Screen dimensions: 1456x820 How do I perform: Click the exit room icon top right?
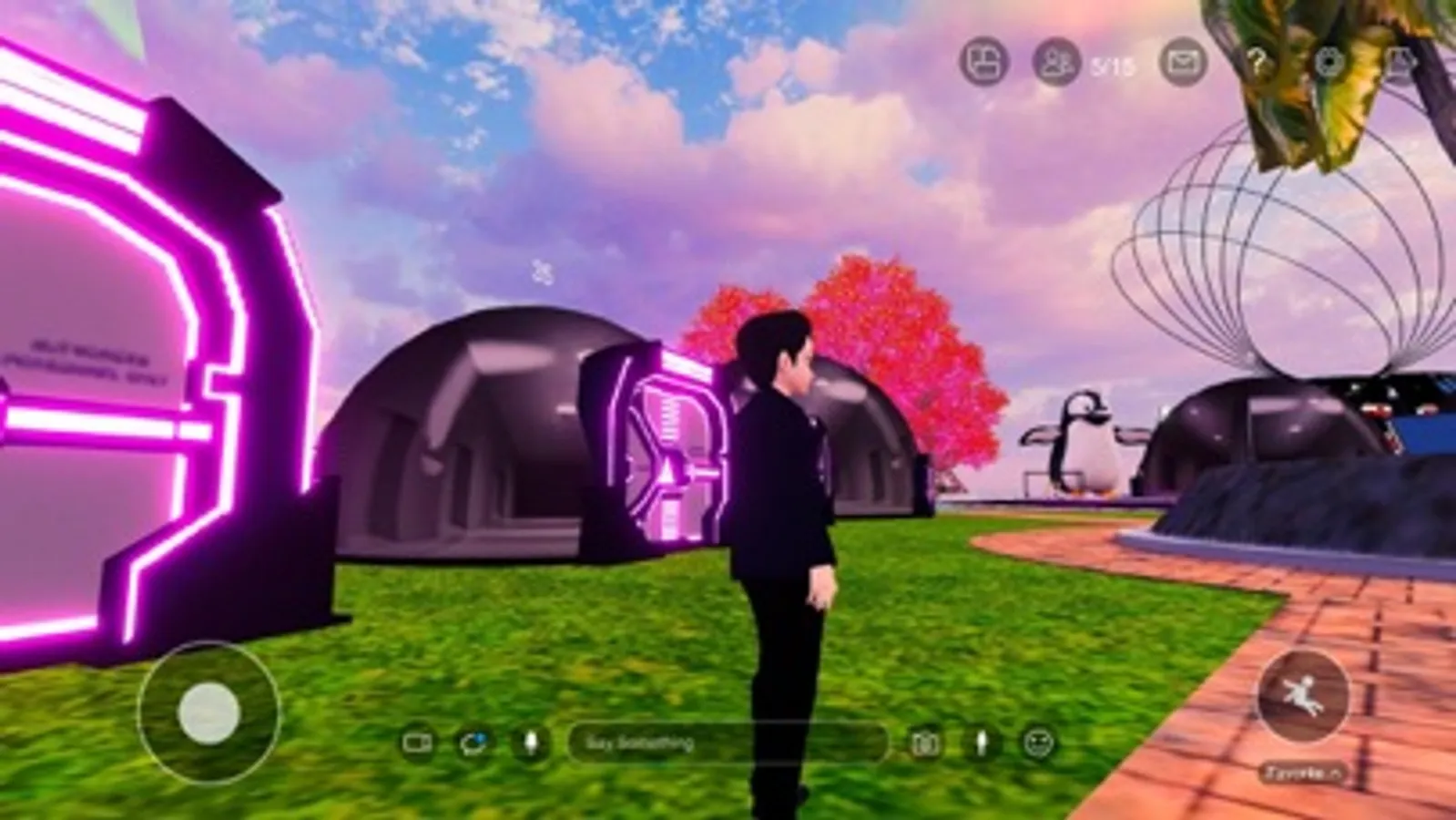1400,64
